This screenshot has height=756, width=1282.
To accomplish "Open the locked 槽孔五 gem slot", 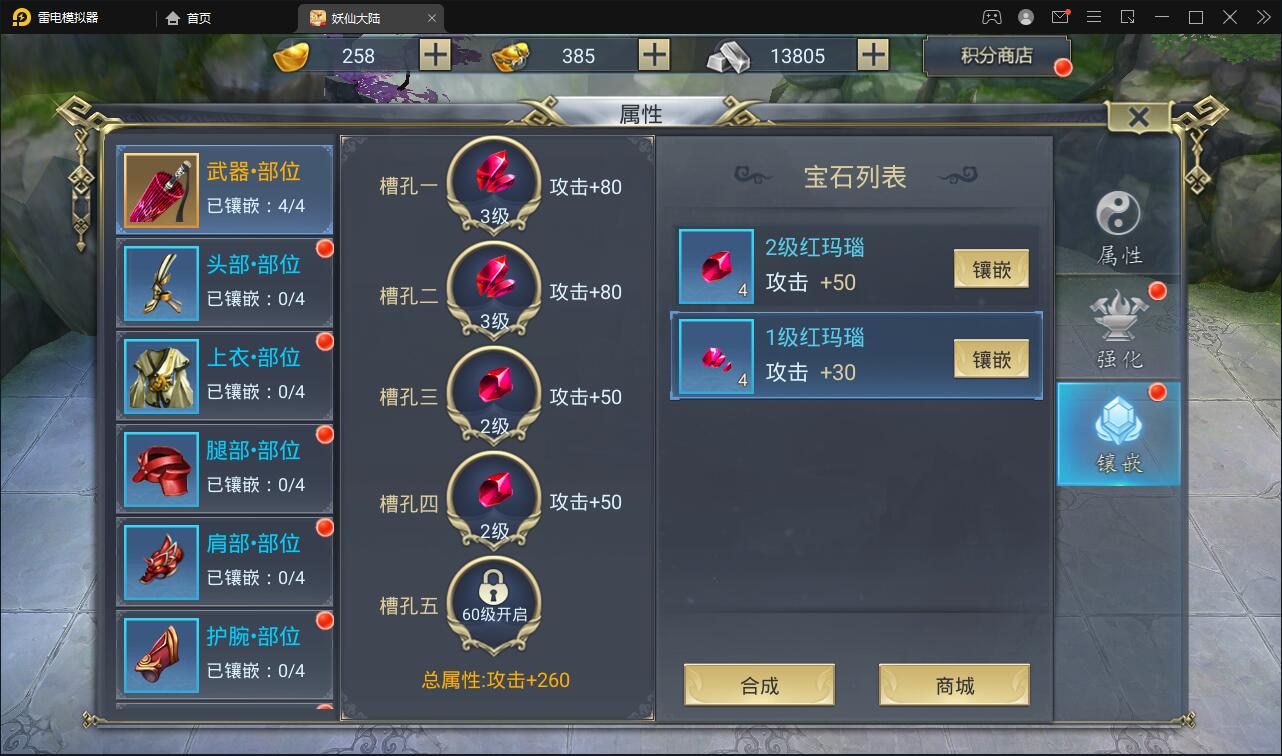I will pos(494,597).
